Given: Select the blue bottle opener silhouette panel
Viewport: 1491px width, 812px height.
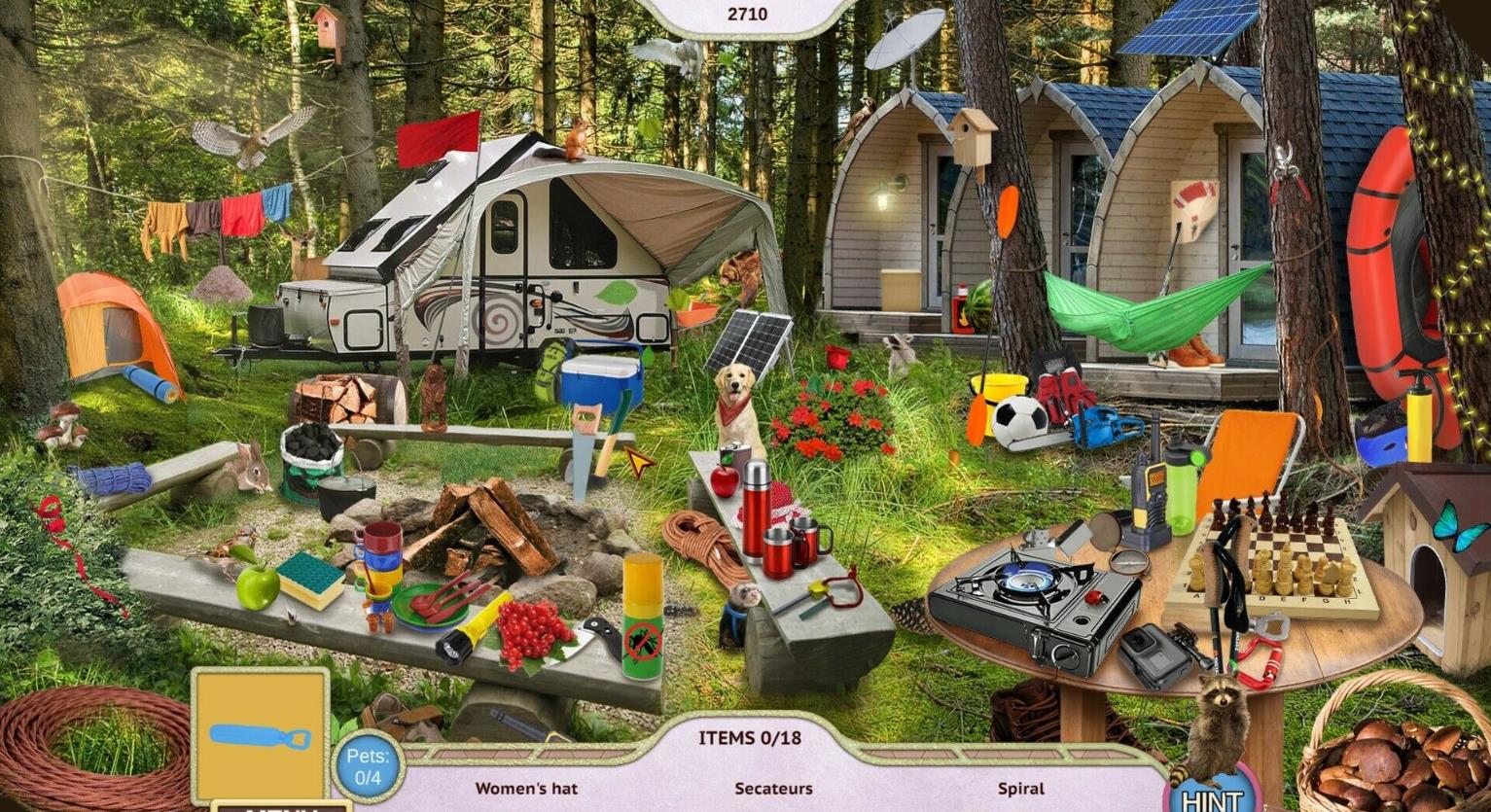Looking at the screenshot, I should tap(260, 736).
